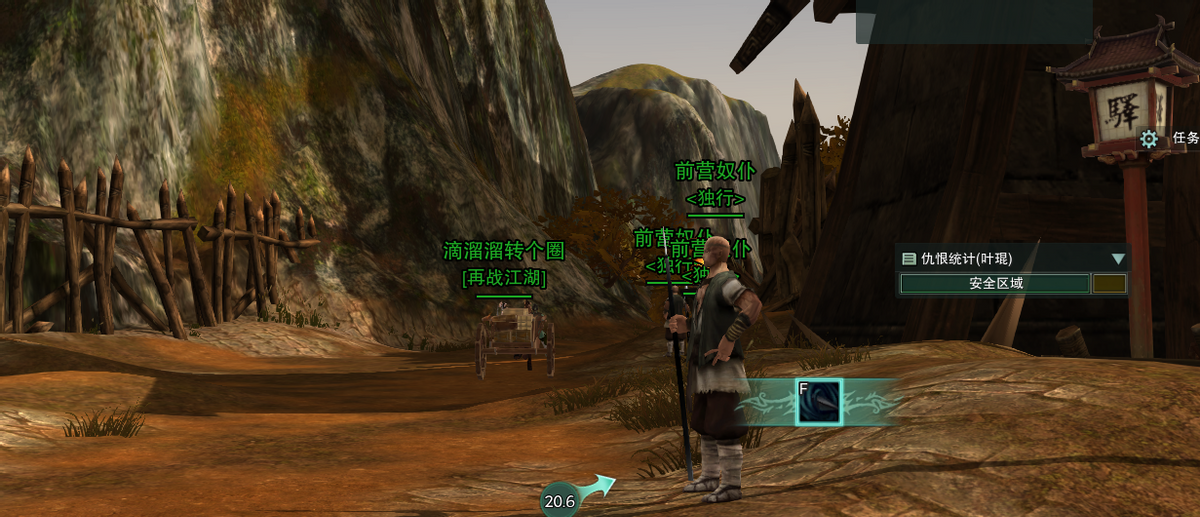Click the 仇恨统计 list icon
This screenshot has width=1200, height=517.
pos(909,259)
